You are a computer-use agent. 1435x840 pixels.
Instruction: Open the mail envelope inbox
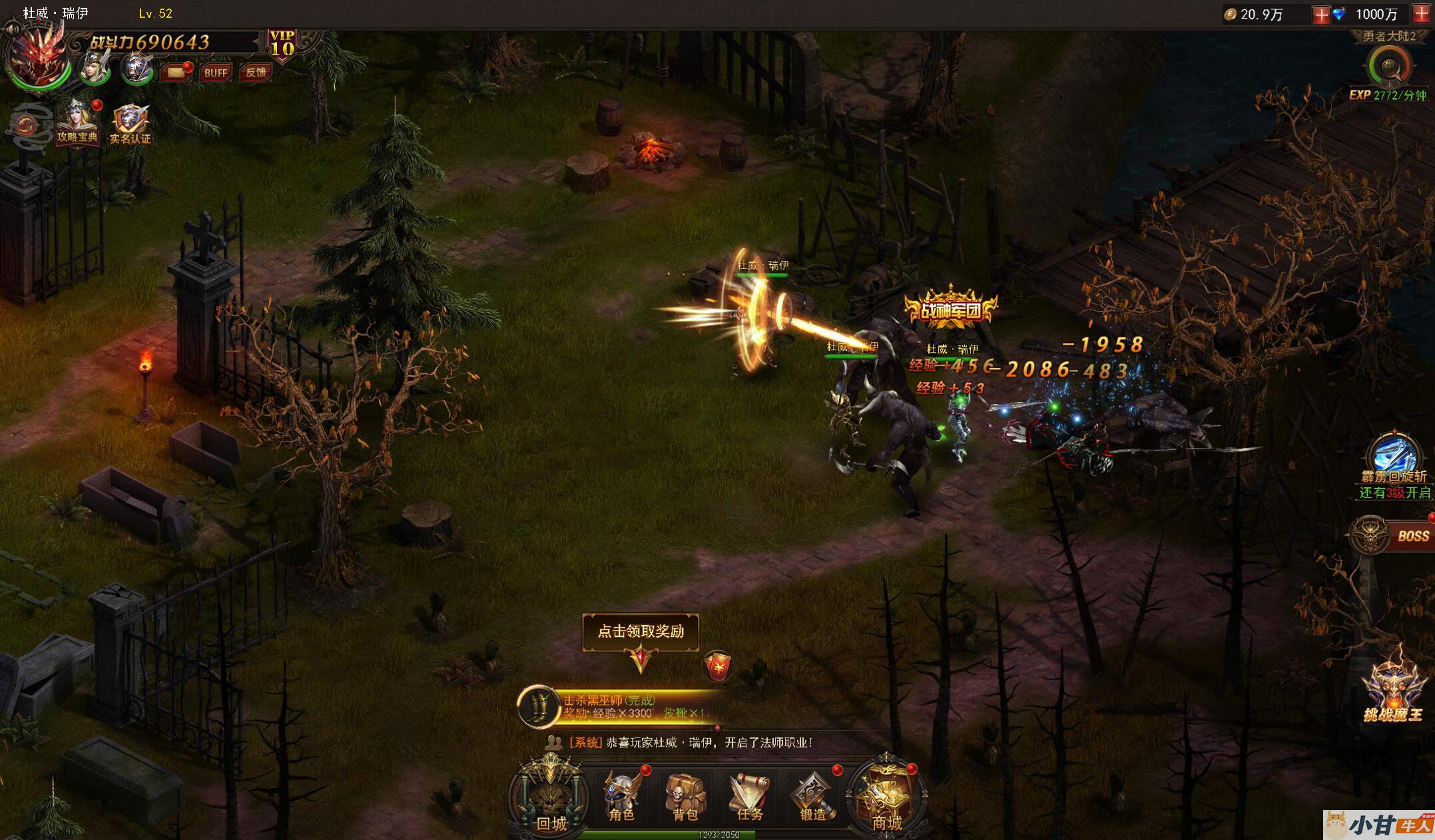(x=176, y=72)
